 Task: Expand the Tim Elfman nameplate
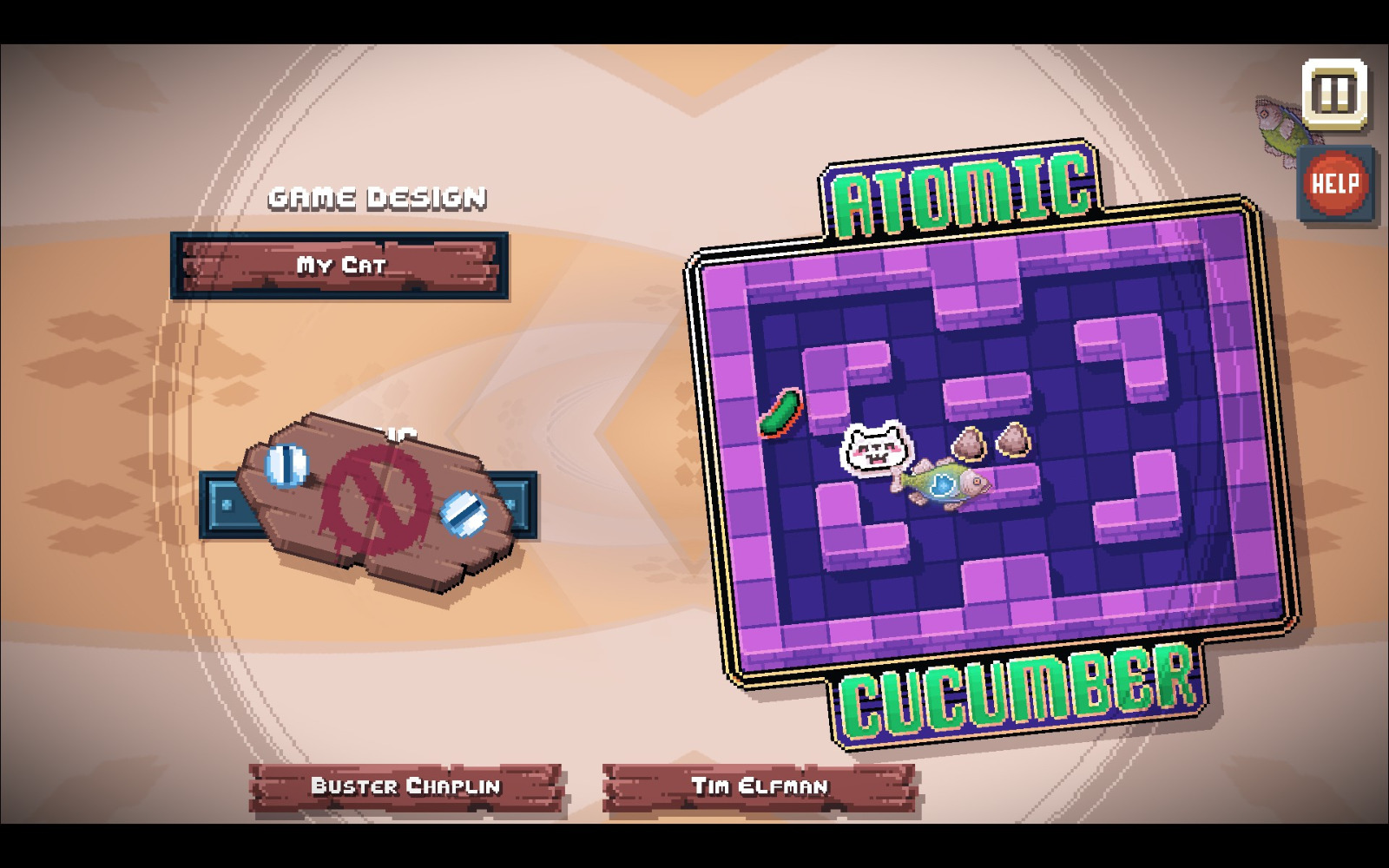(762, 786)
